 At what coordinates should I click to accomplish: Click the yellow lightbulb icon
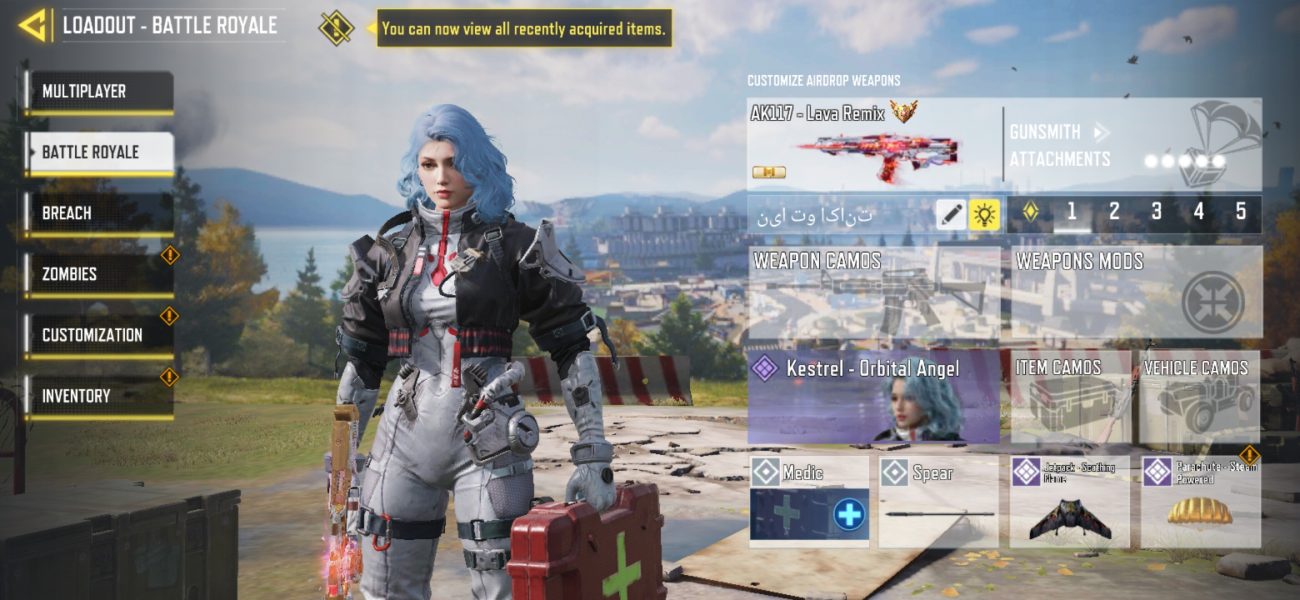(985, 214)
